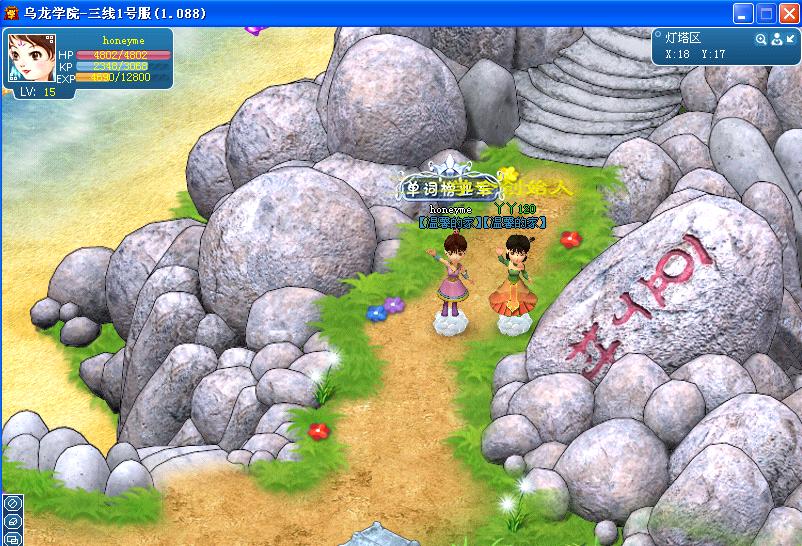The height and width of the screenshot is (546, 802).
Task: Open the player figure icon on the map panel
Action: coord(775,39)
